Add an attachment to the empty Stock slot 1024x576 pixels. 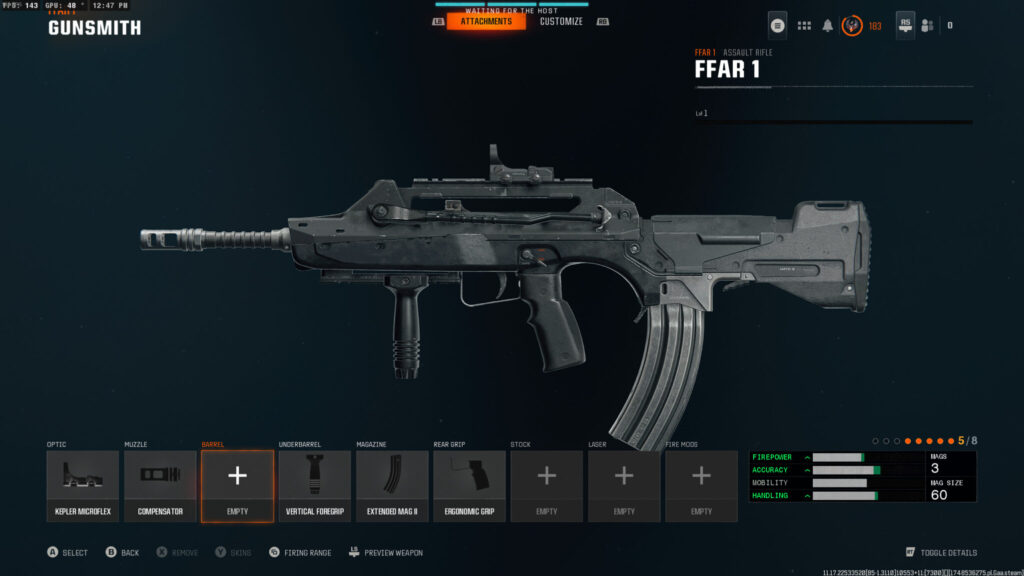coord(546,485)
